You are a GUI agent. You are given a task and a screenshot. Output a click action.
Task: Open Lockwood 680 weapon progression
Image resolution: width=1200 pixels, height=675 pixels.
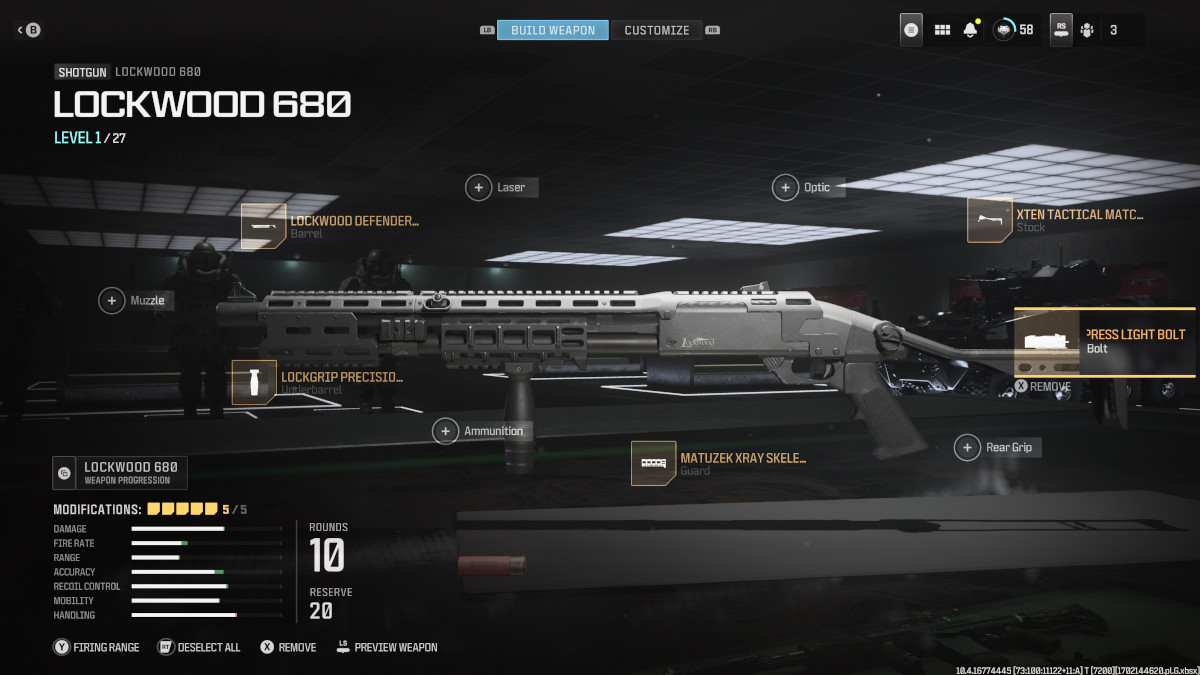(120, 473)
